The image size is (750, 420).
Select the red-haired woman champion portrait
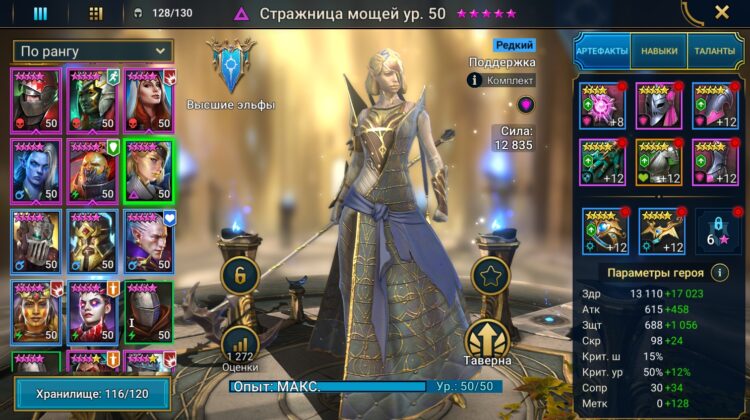click(x=148, y=99)
